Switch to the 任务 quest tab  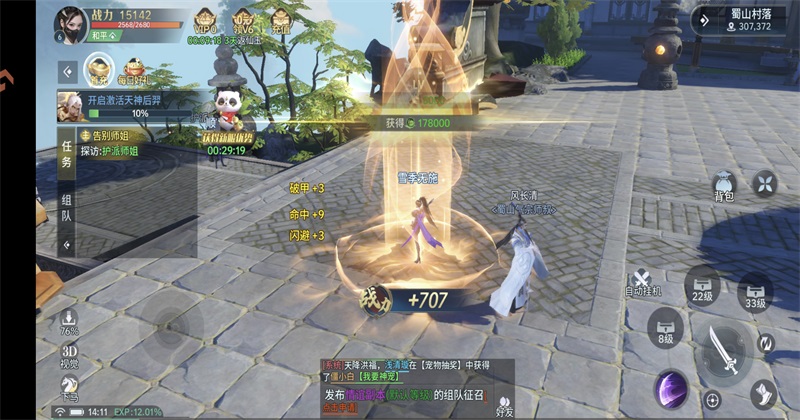coord(67,154)
